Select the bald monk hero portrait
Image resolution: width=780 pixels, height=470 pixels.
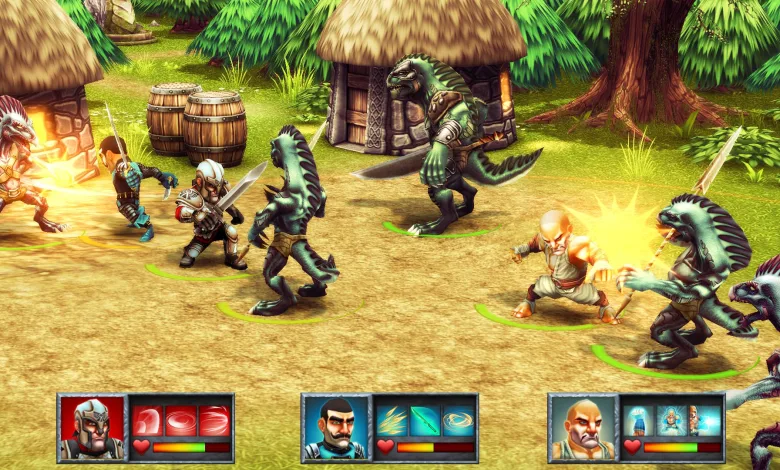(583, 427)
